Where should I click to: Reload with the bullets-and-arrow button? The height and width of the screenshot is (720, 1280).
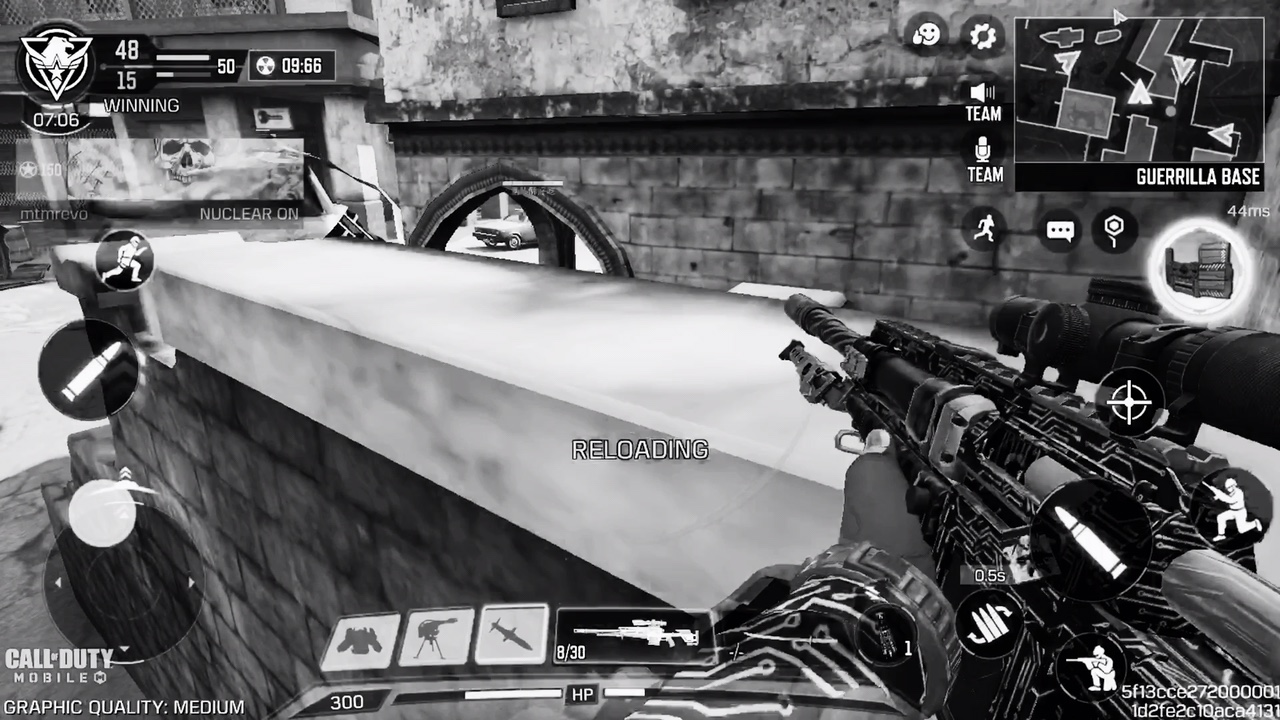pos(988,624)
